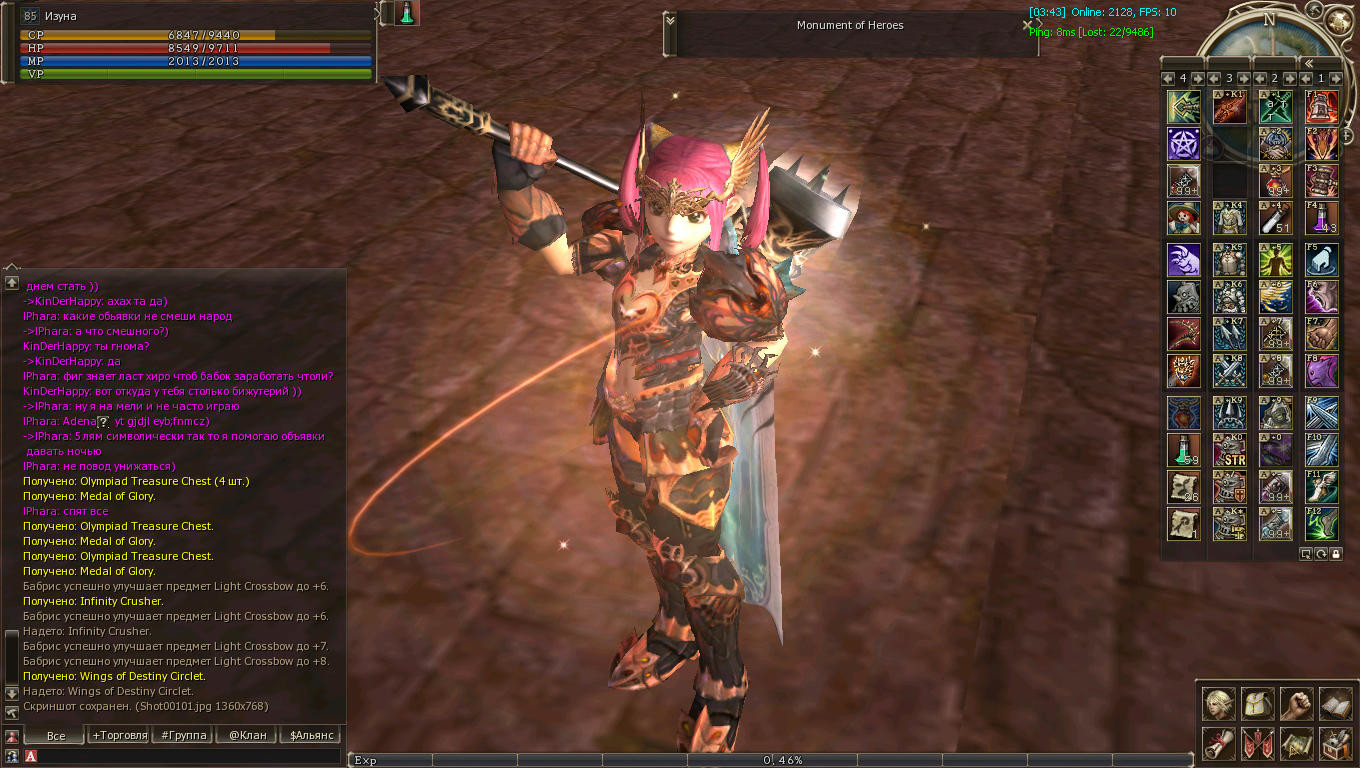The image size is (1360, 768).
Task: Switch to the $Альянс chat tab
Action: tap(310, 735)
